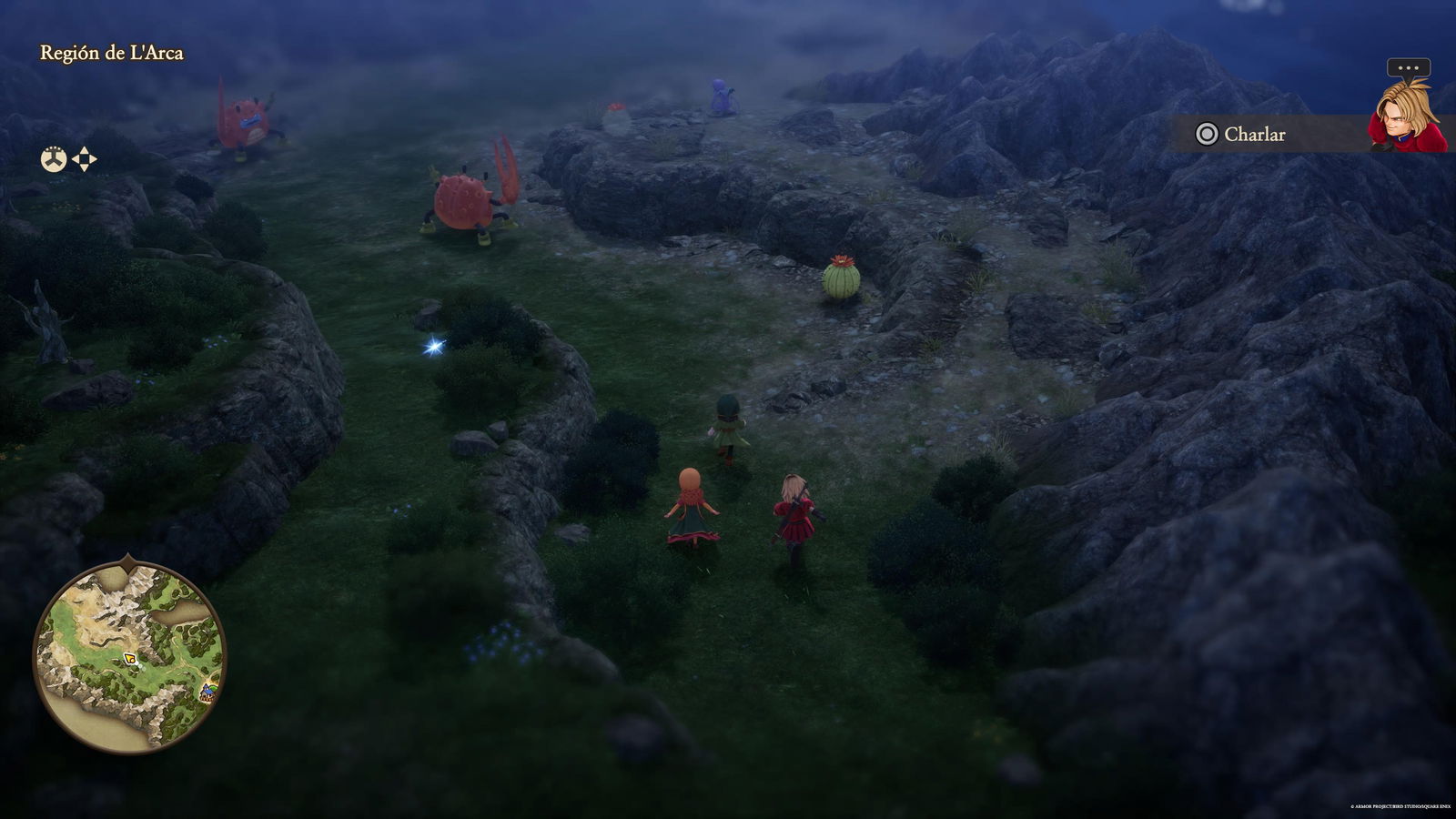The image size is (1456, 819).
Task: Click the Región de L'Arca location label
Action: [x=114, y=53]
